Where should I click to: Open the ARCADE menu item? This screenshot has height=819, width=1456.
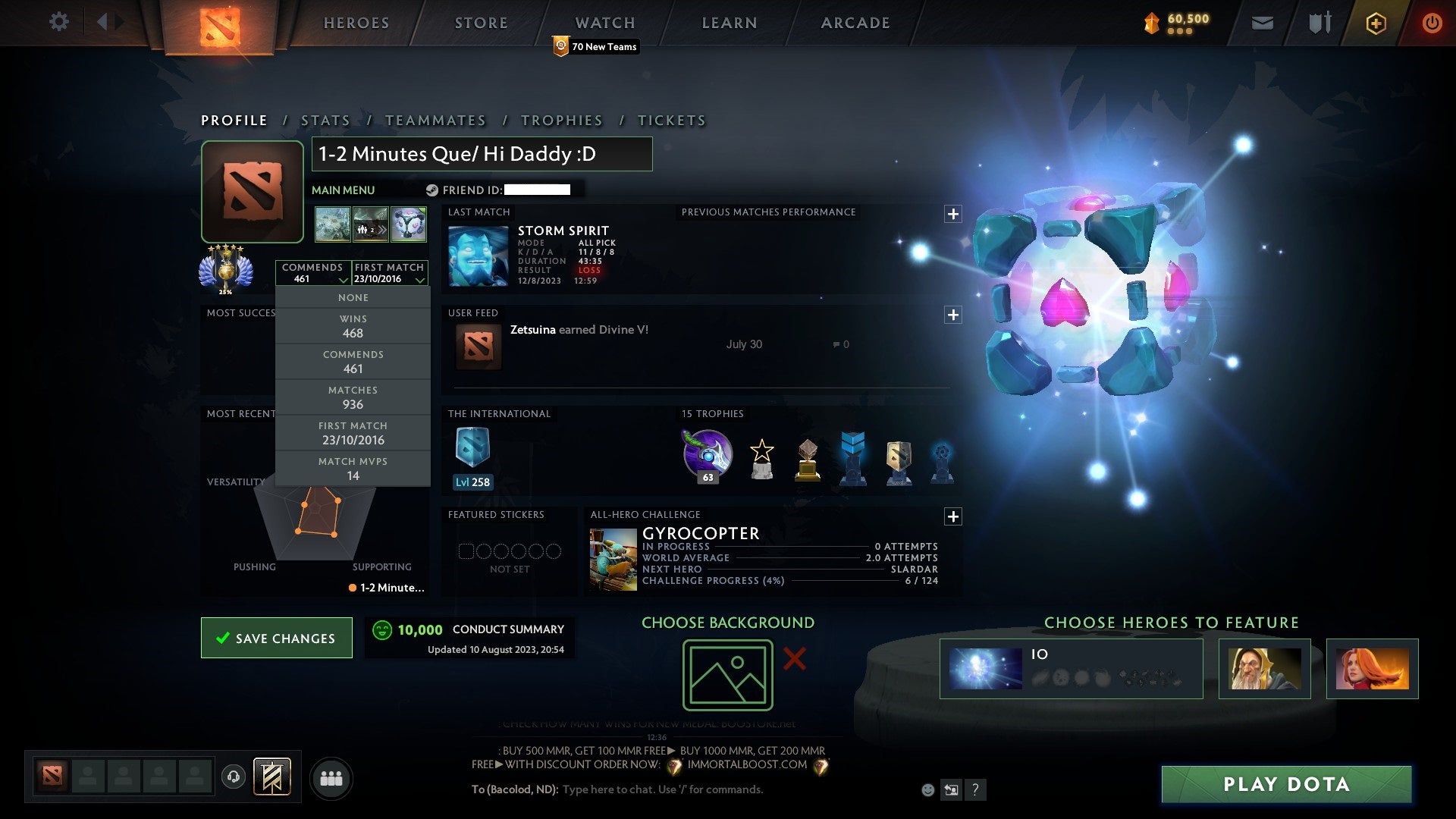tap(854, 23)
